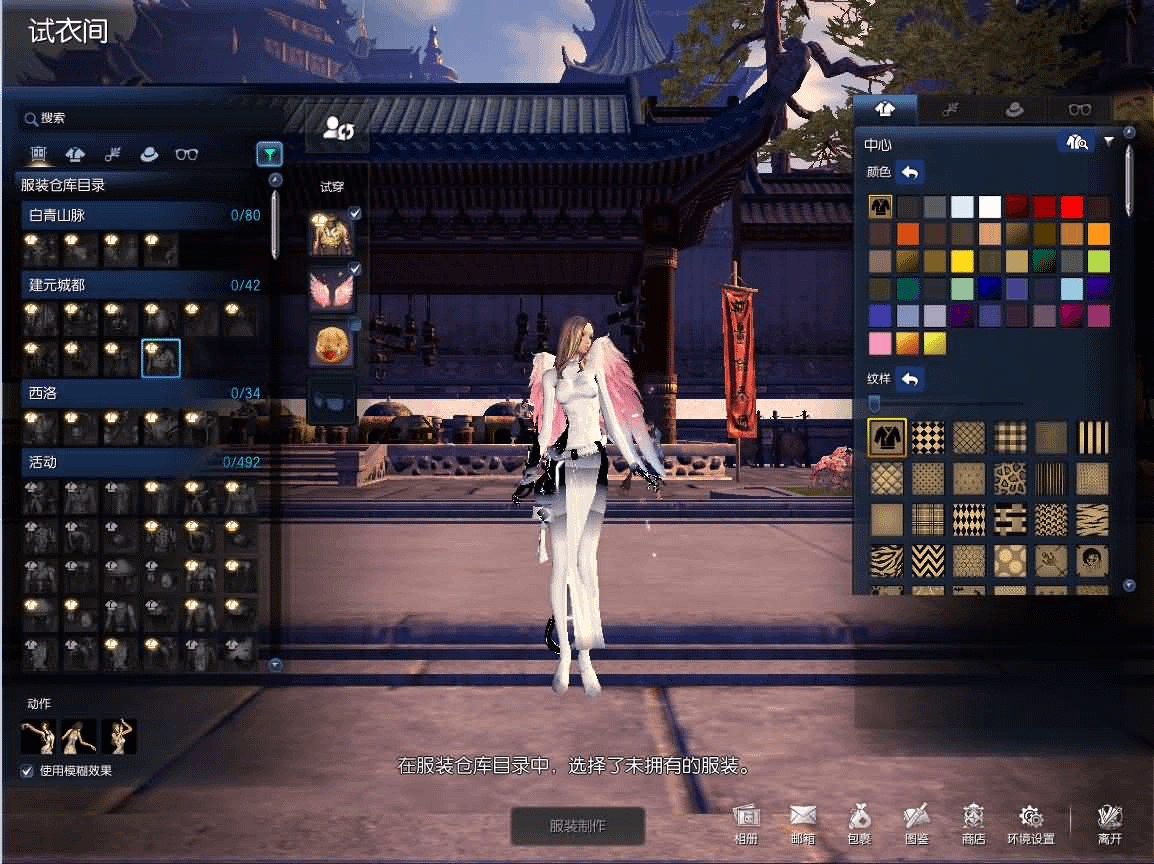Choose the pure white color swatch
Viewport: 1154px width, 864px height.
(990, 207)
